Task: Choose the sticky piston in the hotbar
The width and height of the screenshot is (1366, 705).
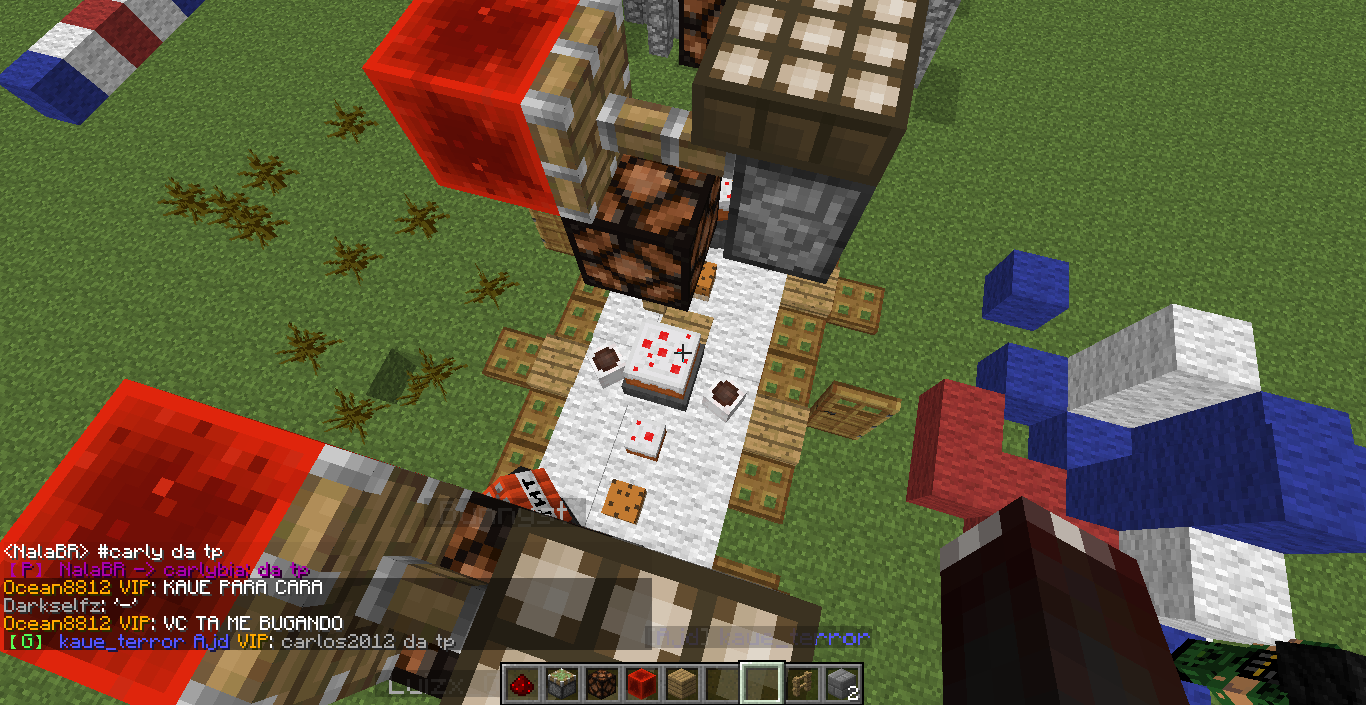Action: 561,684
